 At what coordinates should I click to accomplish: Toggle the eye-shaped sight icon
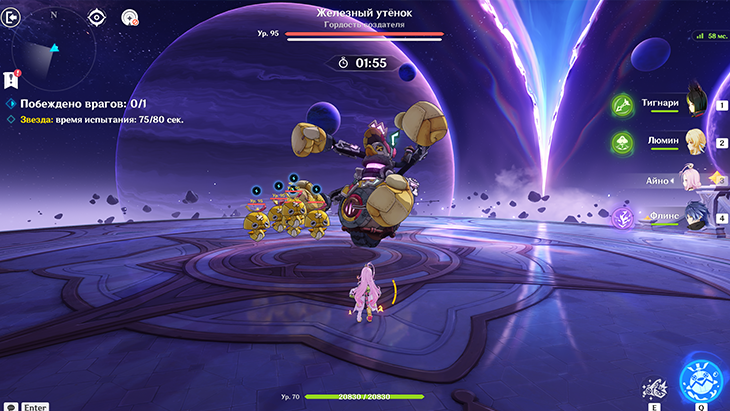pos(96,17)
